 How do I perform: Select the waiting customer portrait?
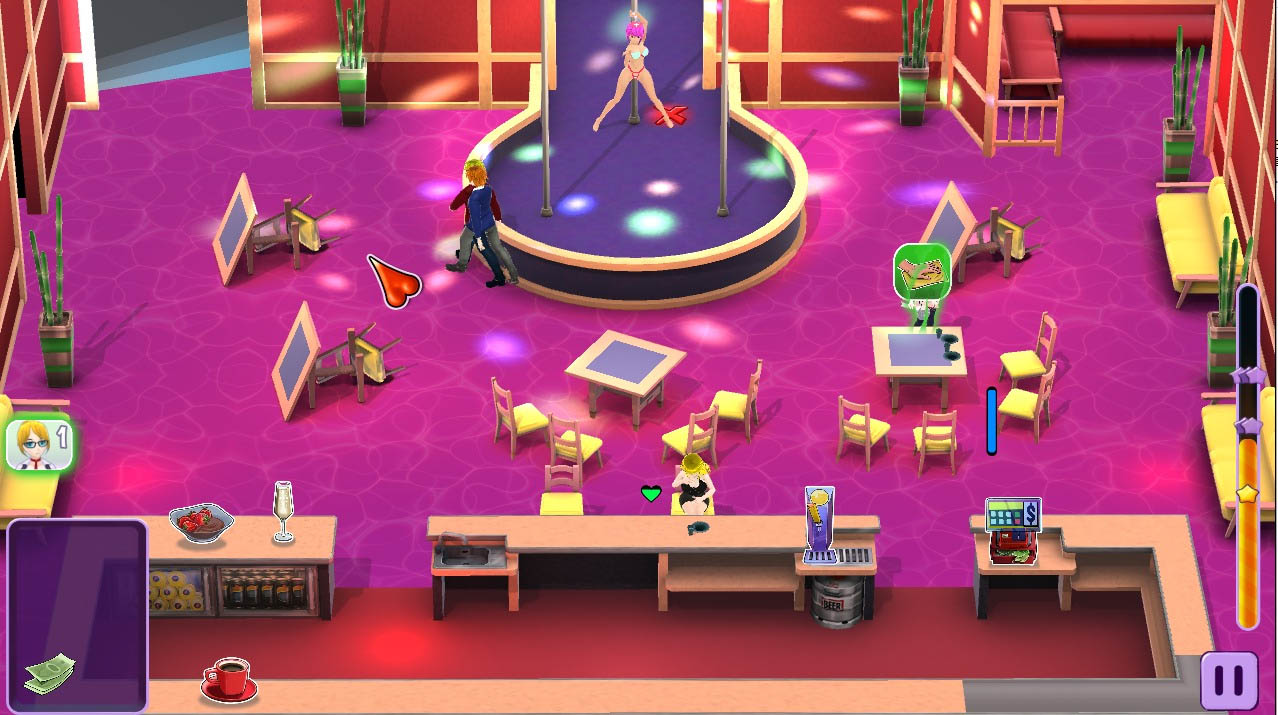point(37,444)
